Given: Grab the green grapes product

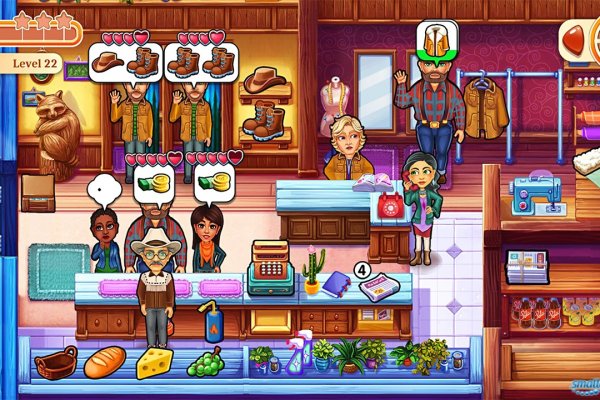Looking at the screenshot, I should [206, 362].
